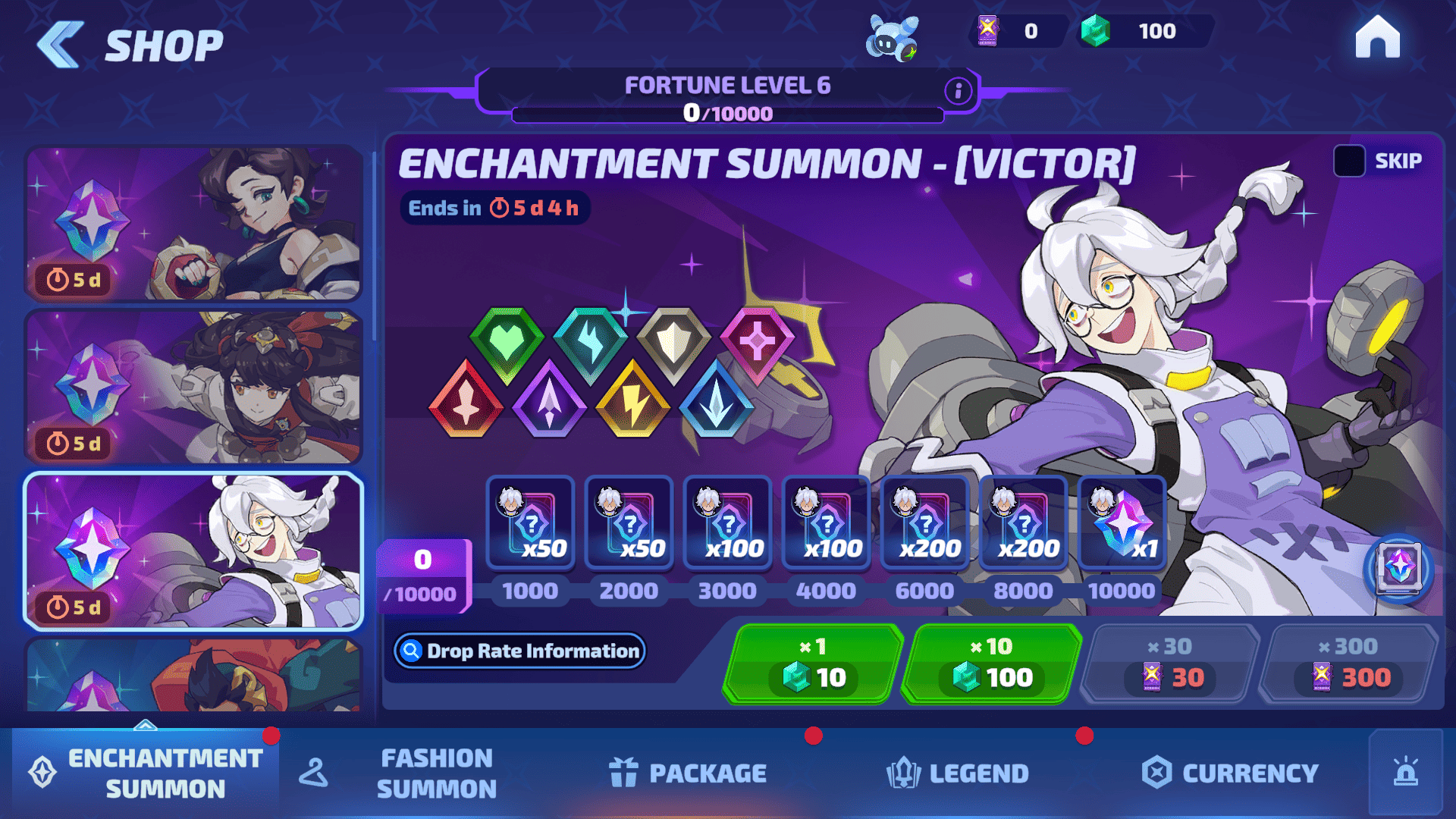The width and height of the screenshot is (1456, 819).
Task: Open Fortune Level info
Action: (x=958, y=91)
